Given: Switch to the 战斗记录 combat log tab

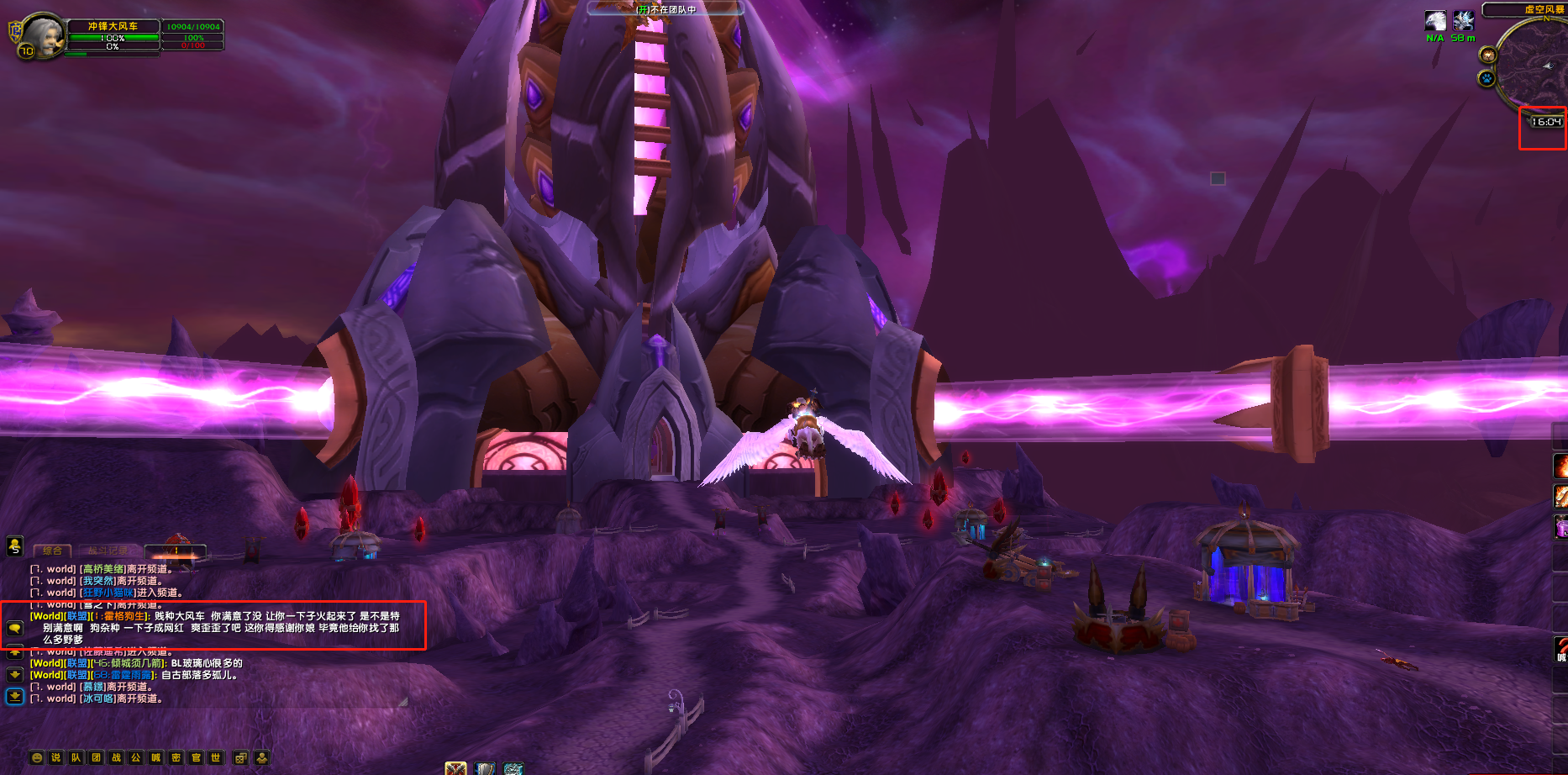Looking at the screenshot, I should coord(108,551).
